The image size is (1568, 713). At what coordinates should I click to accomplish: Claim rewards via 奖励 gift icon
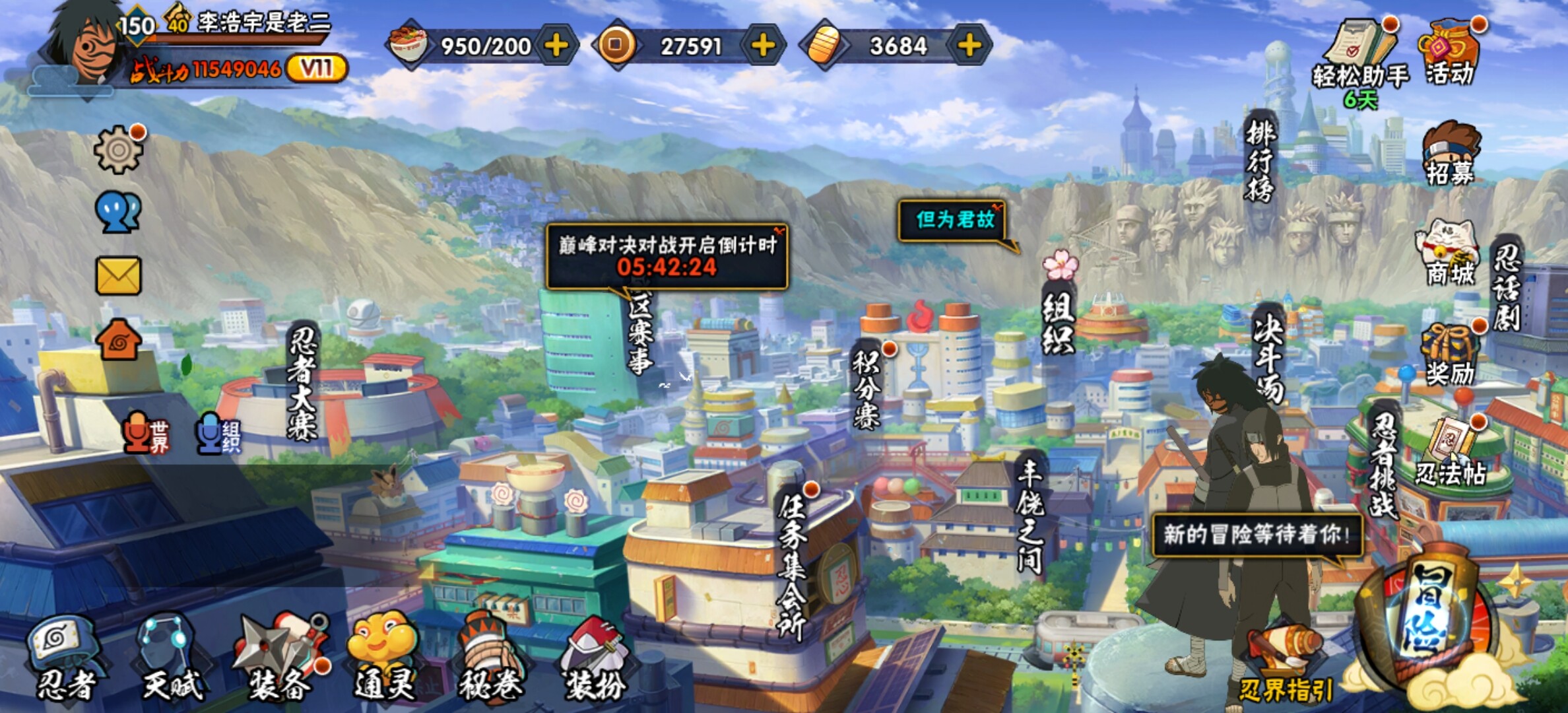pos(1450,355)
